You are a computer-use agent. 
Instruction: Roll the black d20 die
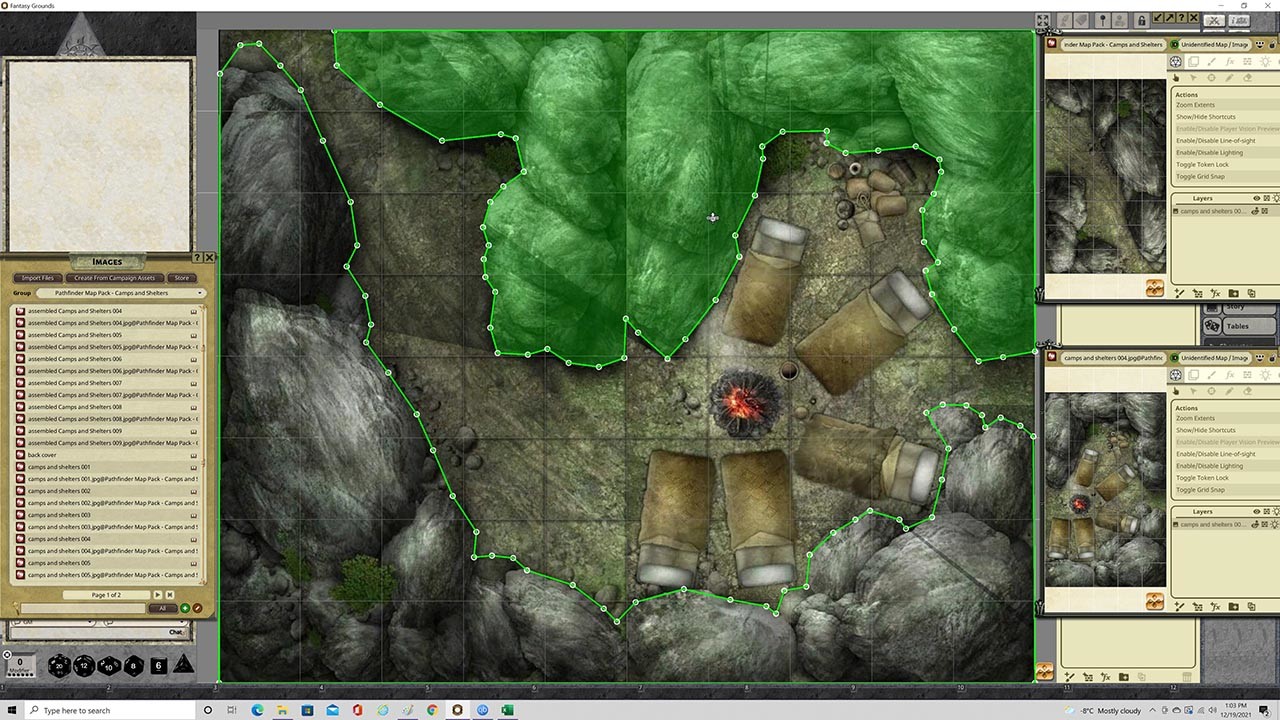click(59, 665)
